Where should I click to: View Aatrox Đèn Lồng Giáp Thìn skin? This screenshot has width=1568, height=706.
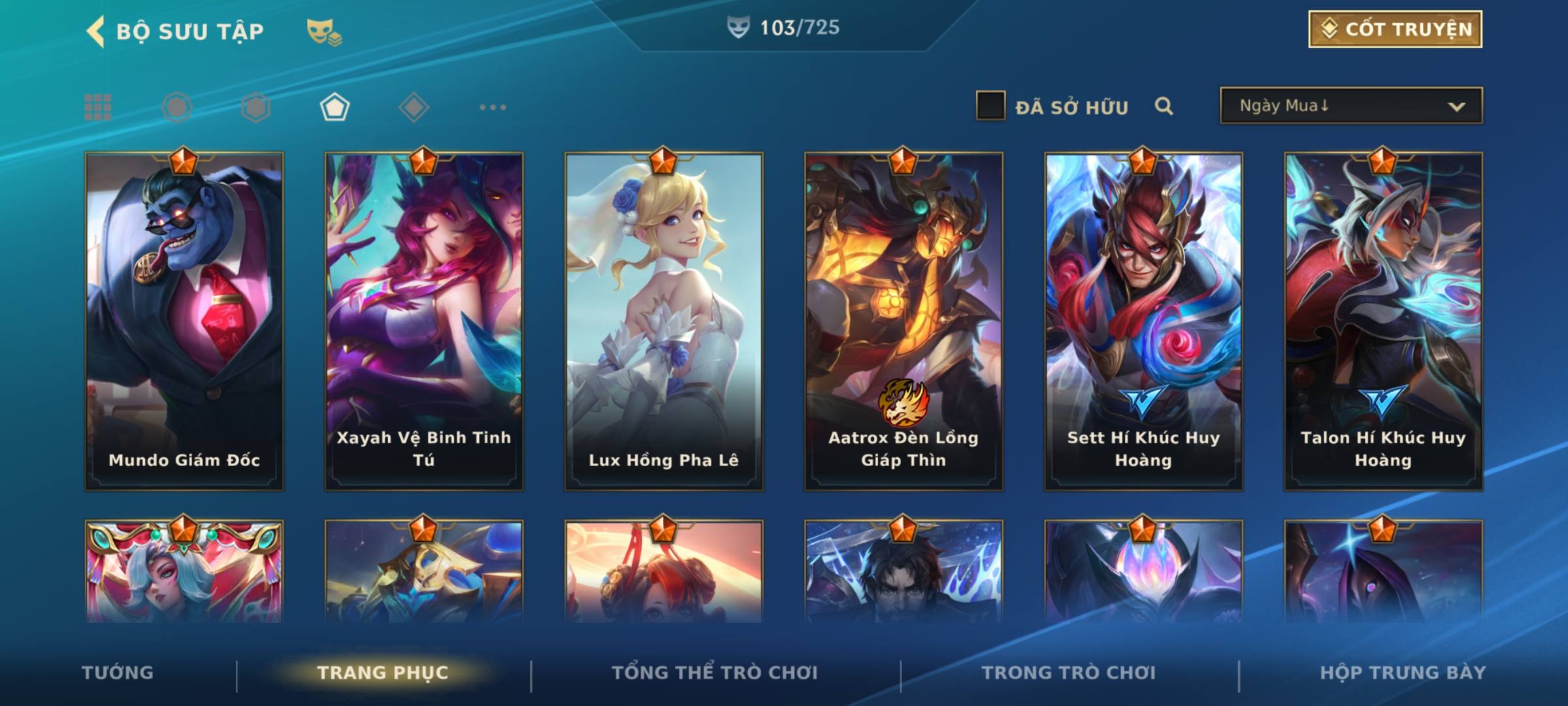(904, 322)
